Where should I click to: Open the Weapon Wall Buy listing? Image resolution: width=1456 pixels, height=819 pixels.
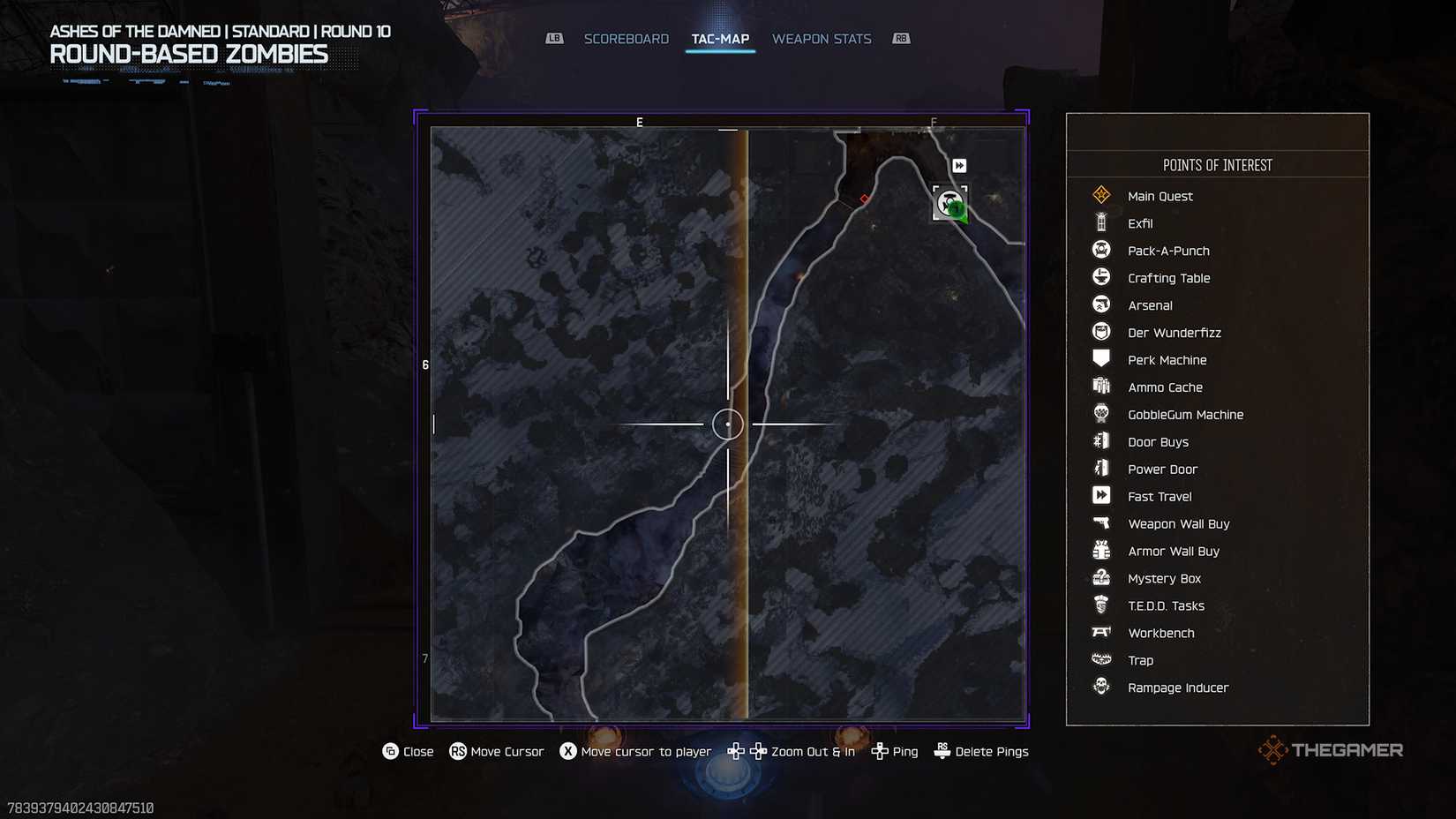1100,523
